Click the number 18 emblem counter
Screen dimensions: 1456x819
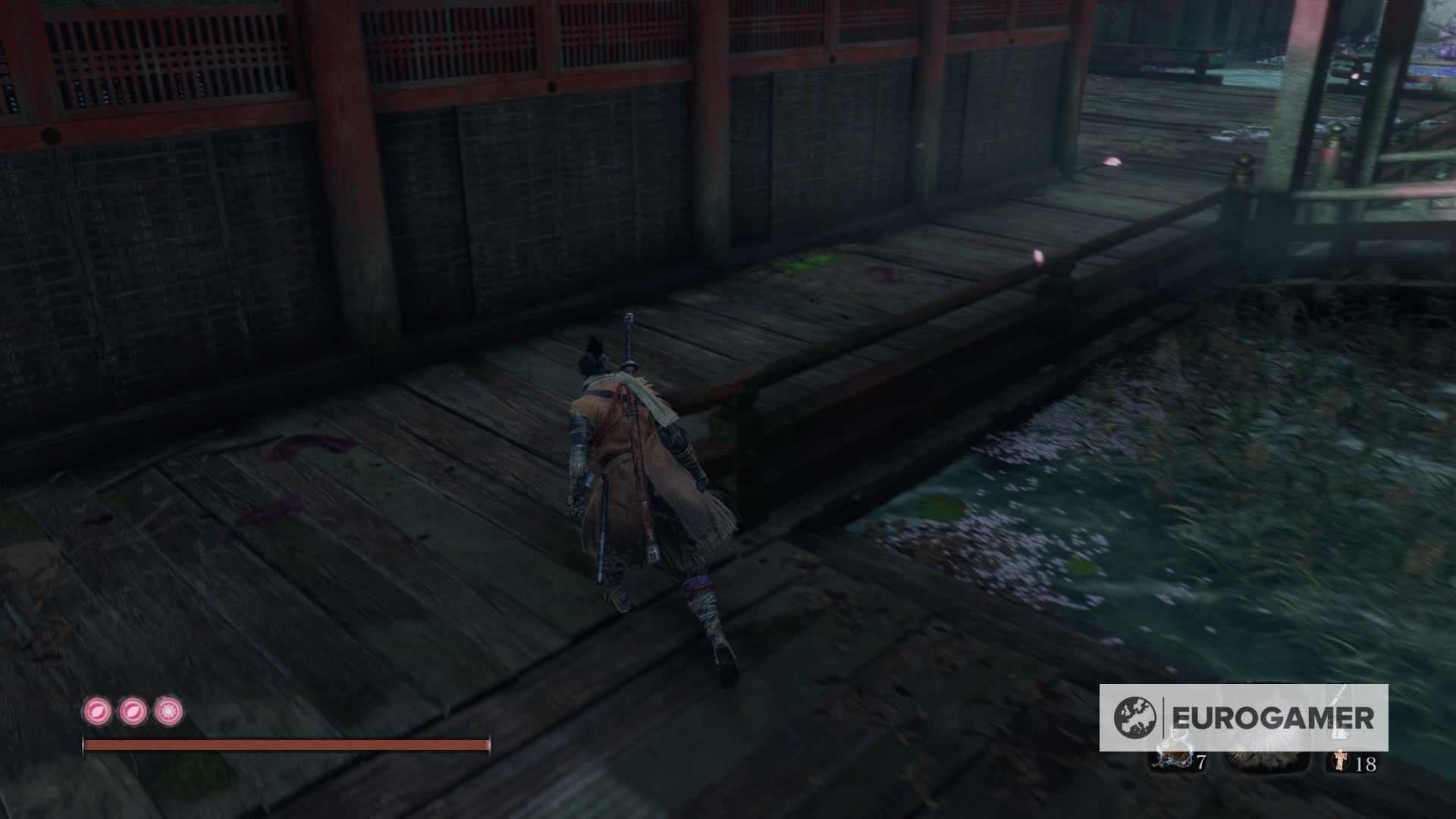[x=1365, y=764]
